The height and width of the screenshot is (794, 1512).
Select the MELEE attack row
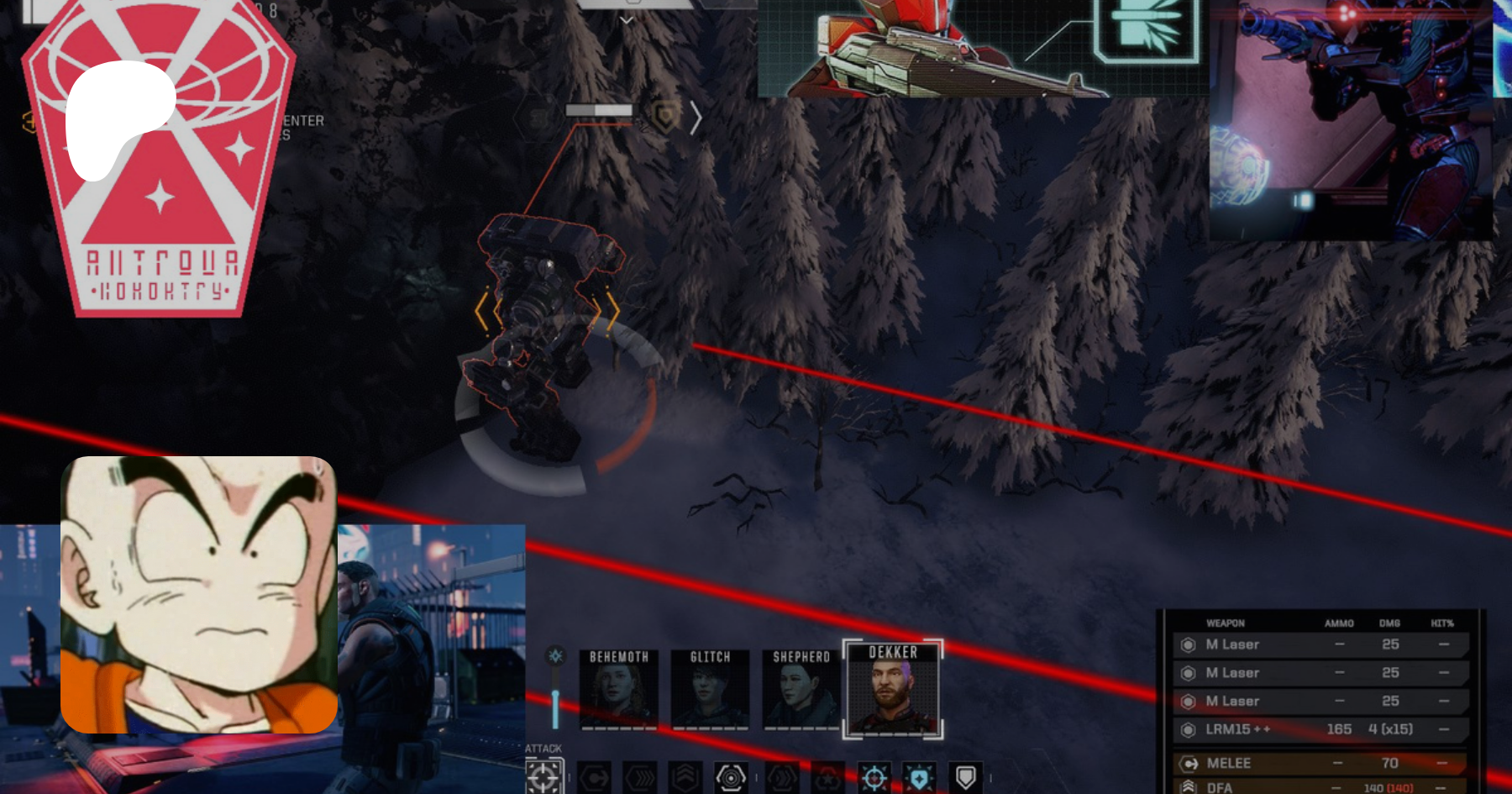click(1320, 763)
